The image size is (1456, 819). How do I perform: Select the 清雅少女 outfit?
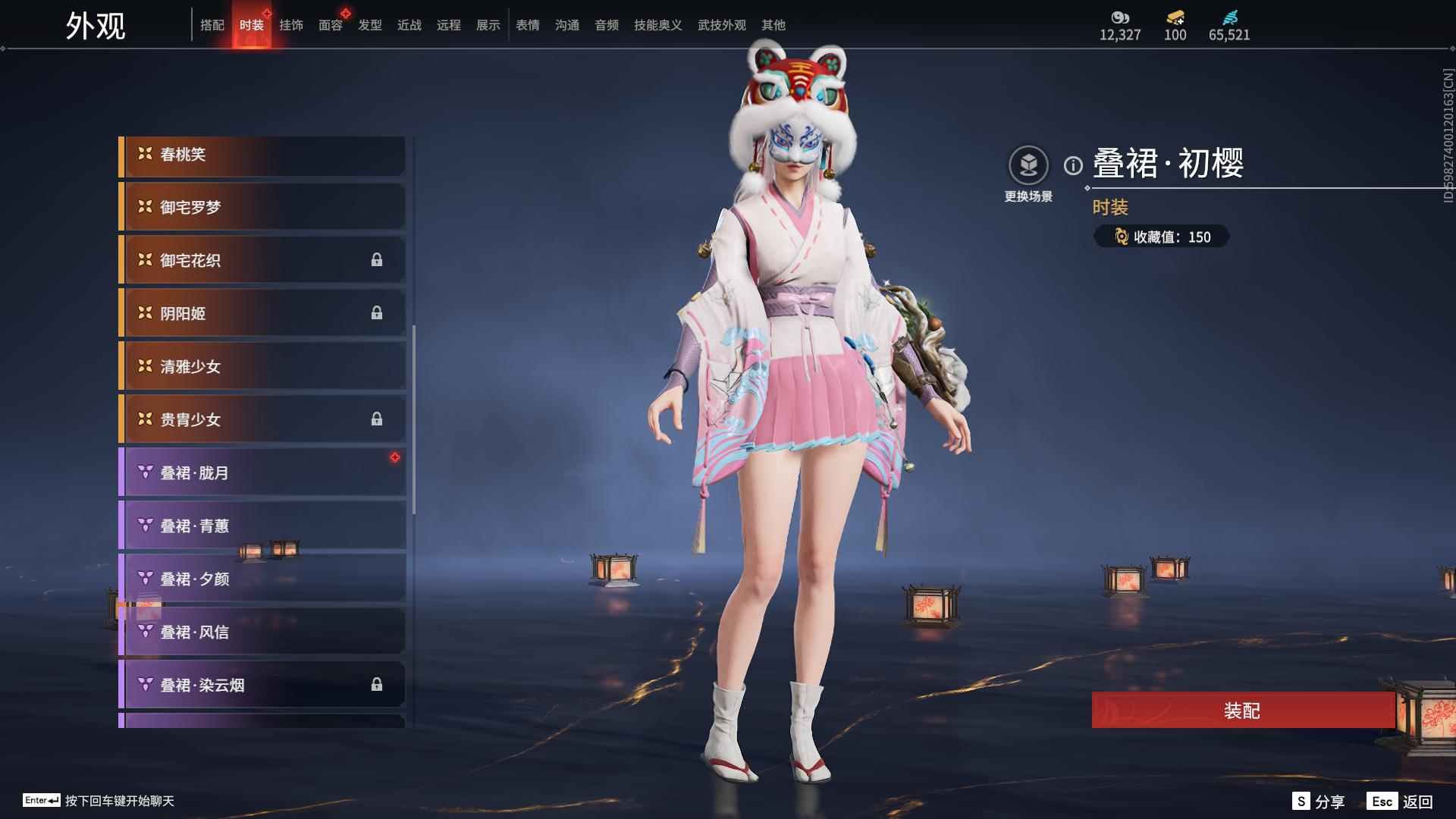(262, 367)
